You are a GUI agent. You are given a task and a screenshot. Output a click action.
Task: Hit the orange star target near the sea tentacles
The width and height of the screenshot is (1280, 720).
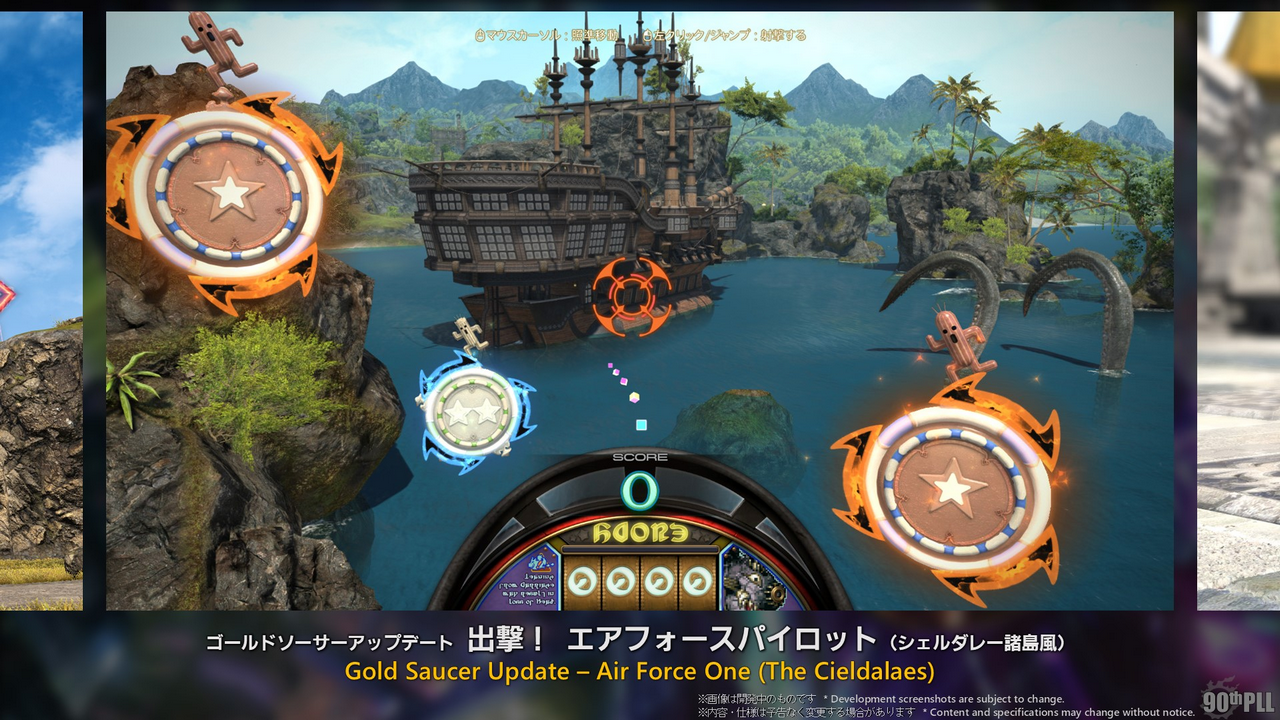(x=951, y=490)
